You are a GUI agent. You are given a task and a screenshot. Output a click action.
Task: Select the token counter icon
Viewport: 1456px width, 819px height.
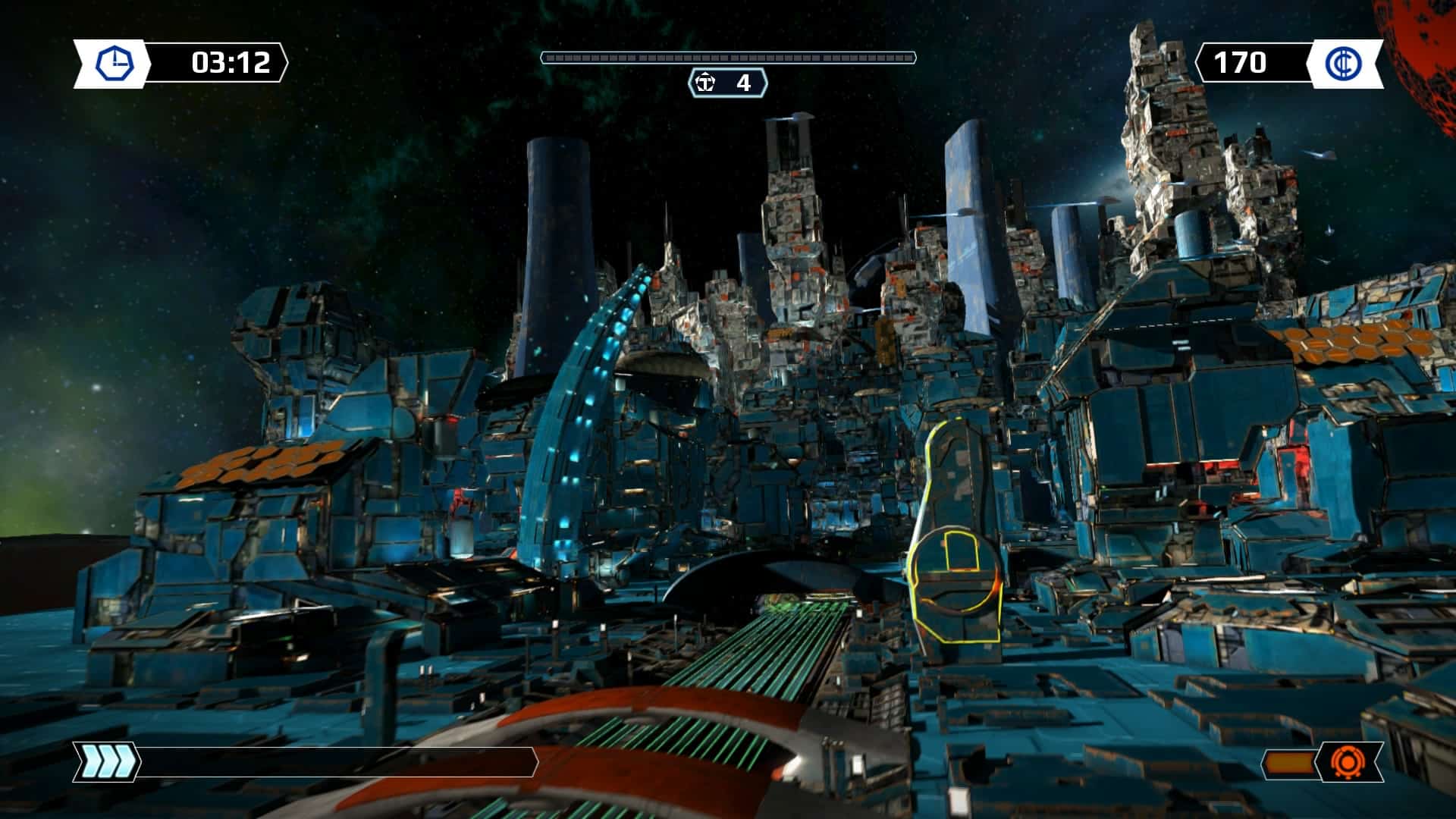click(706, 83)
